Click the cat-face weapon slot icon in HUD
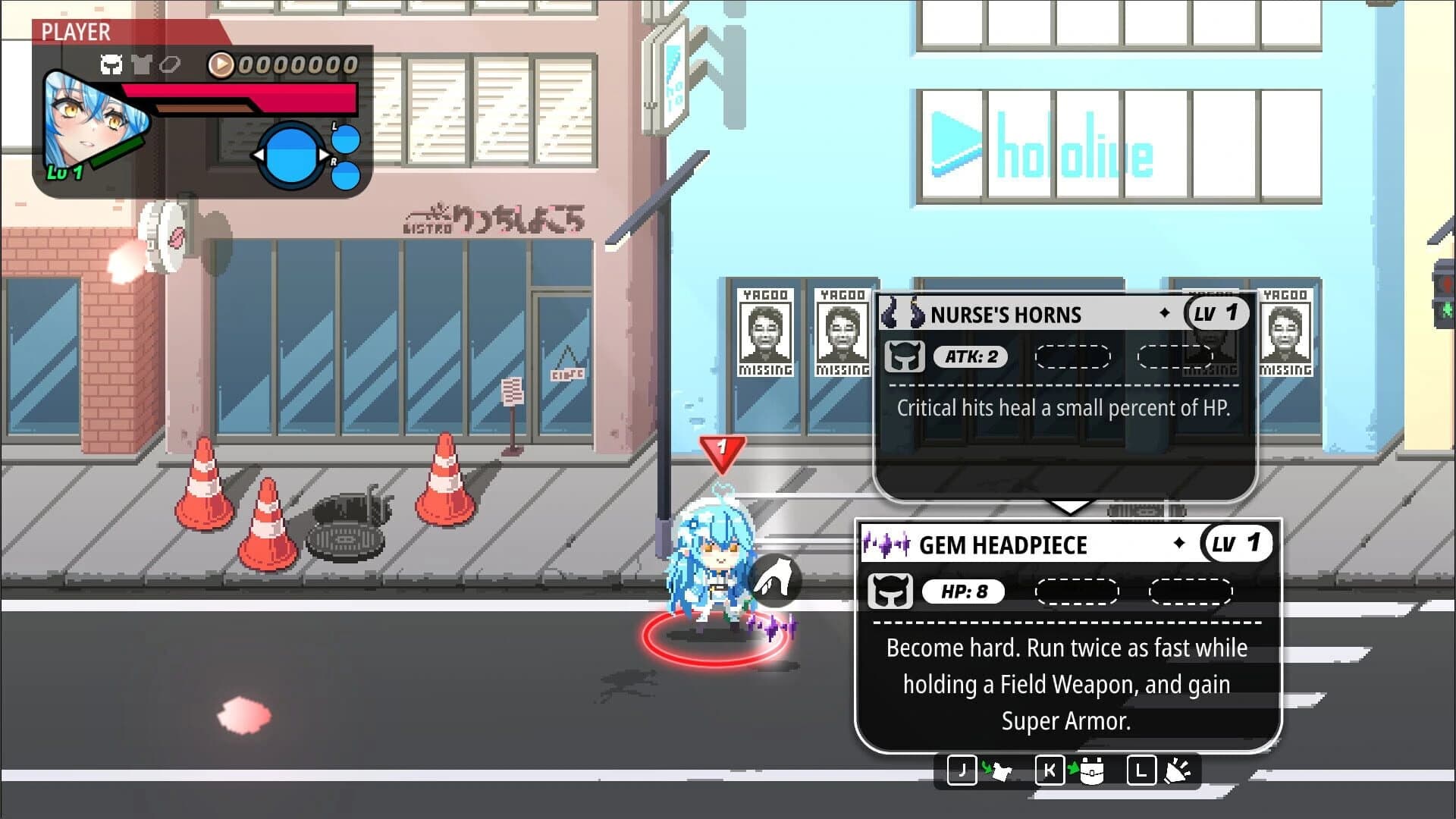 [112, 64]
